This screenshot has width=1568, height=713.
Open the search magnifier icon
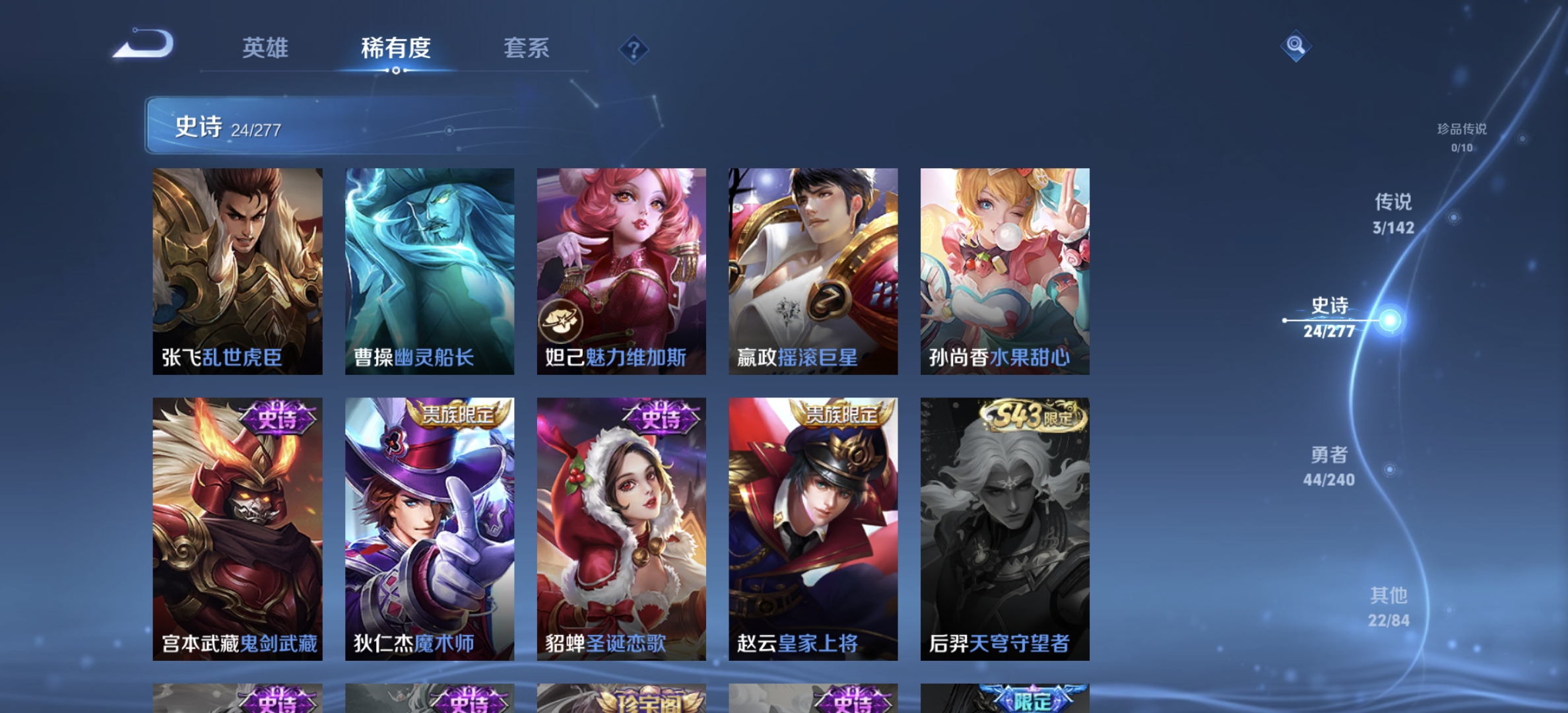click(1295, 46)
